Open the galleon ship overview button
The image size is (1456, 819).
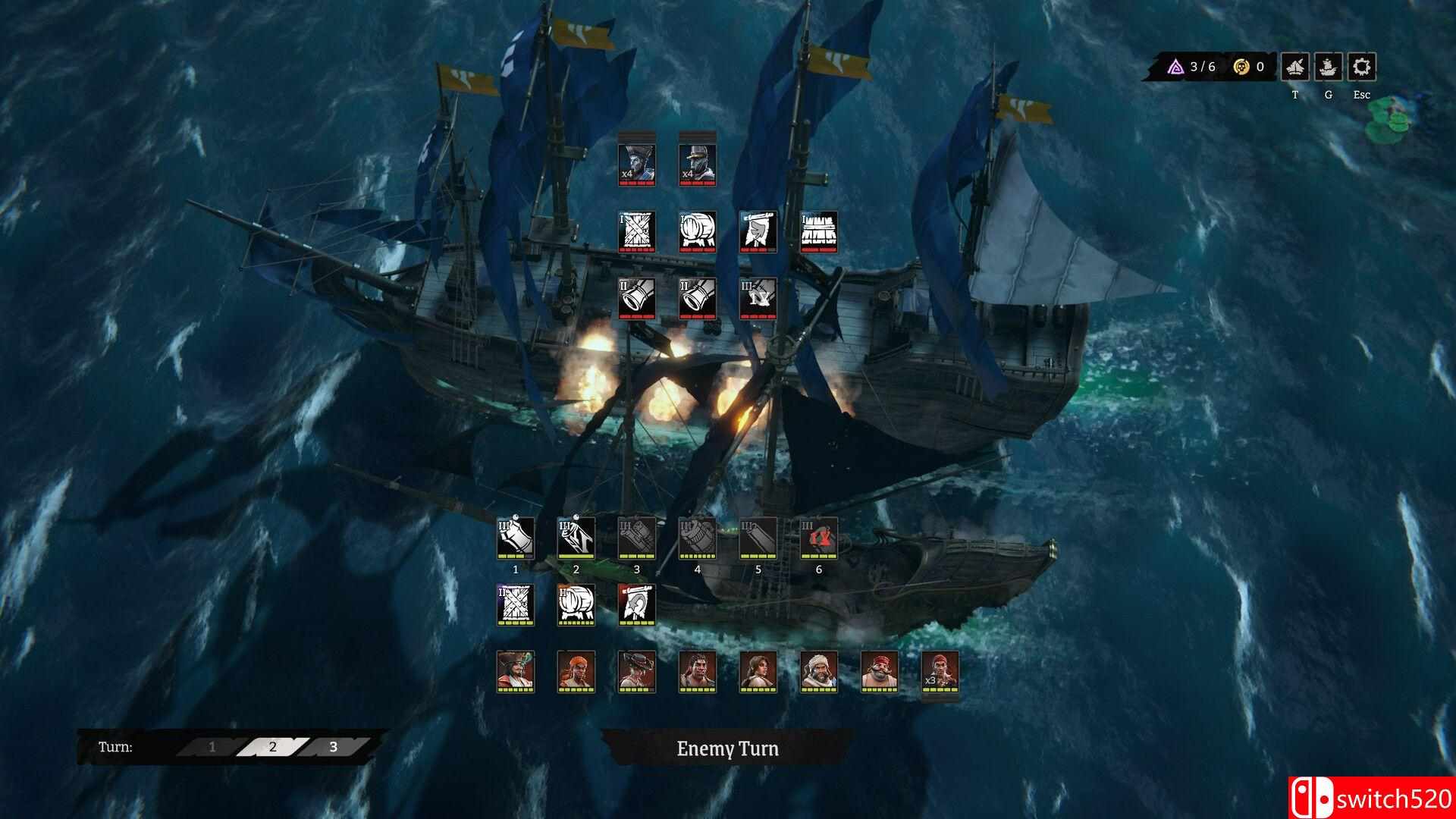coord(1328,67)
